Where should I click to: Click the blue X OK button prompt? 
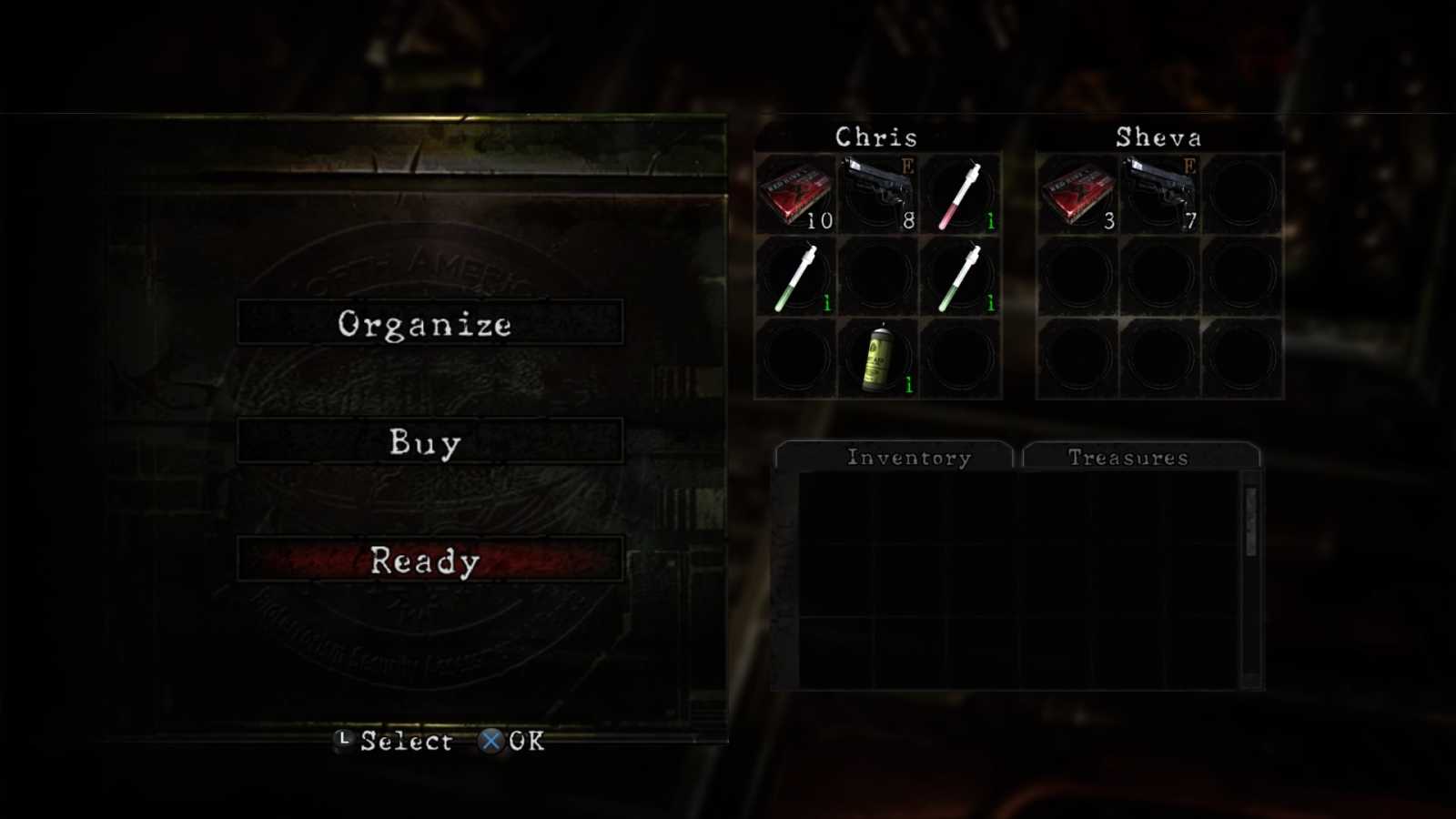click(x=490, y=741)
